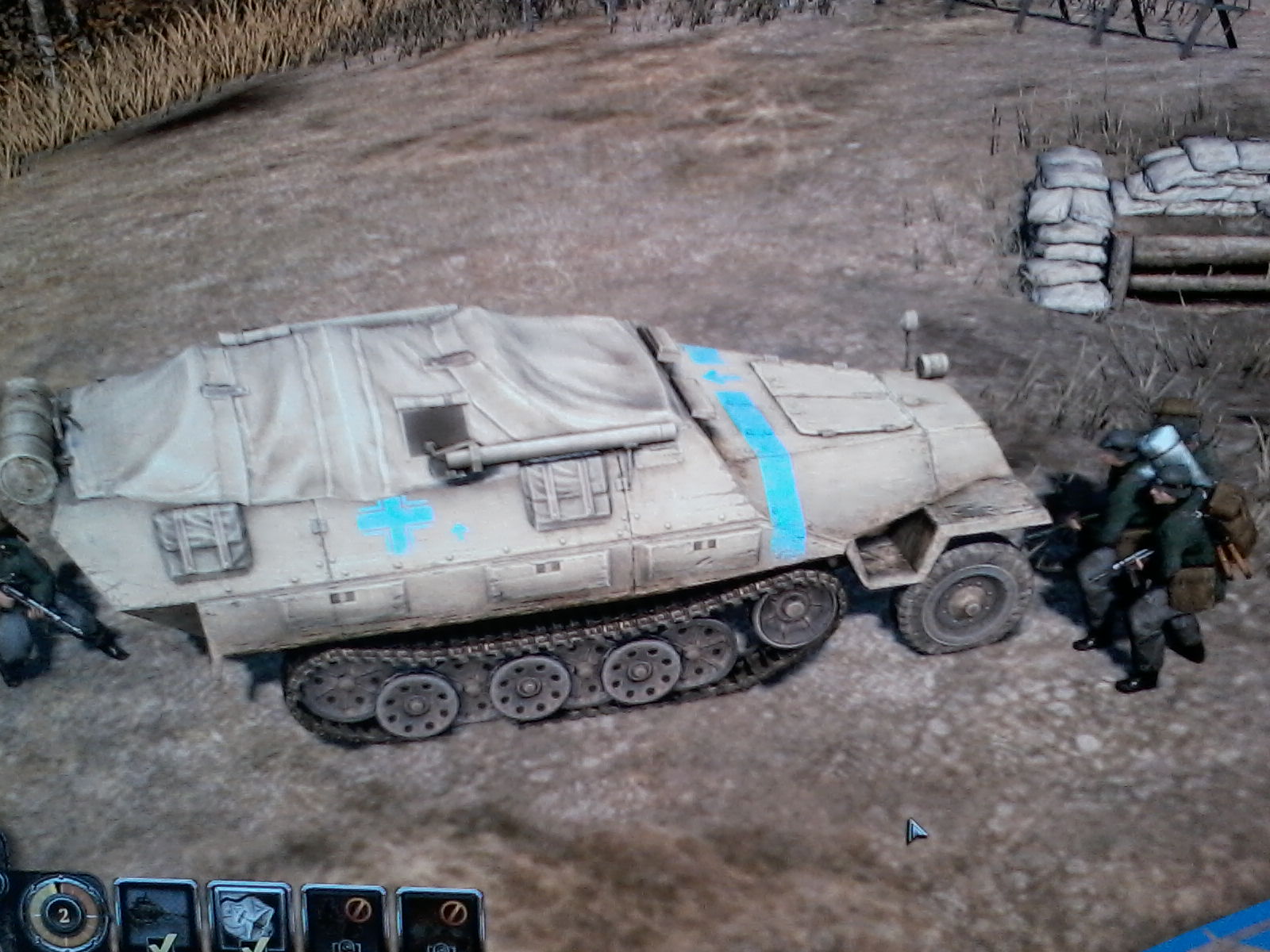Toggle the checkmark under the vehicle icon

[160, 946]
